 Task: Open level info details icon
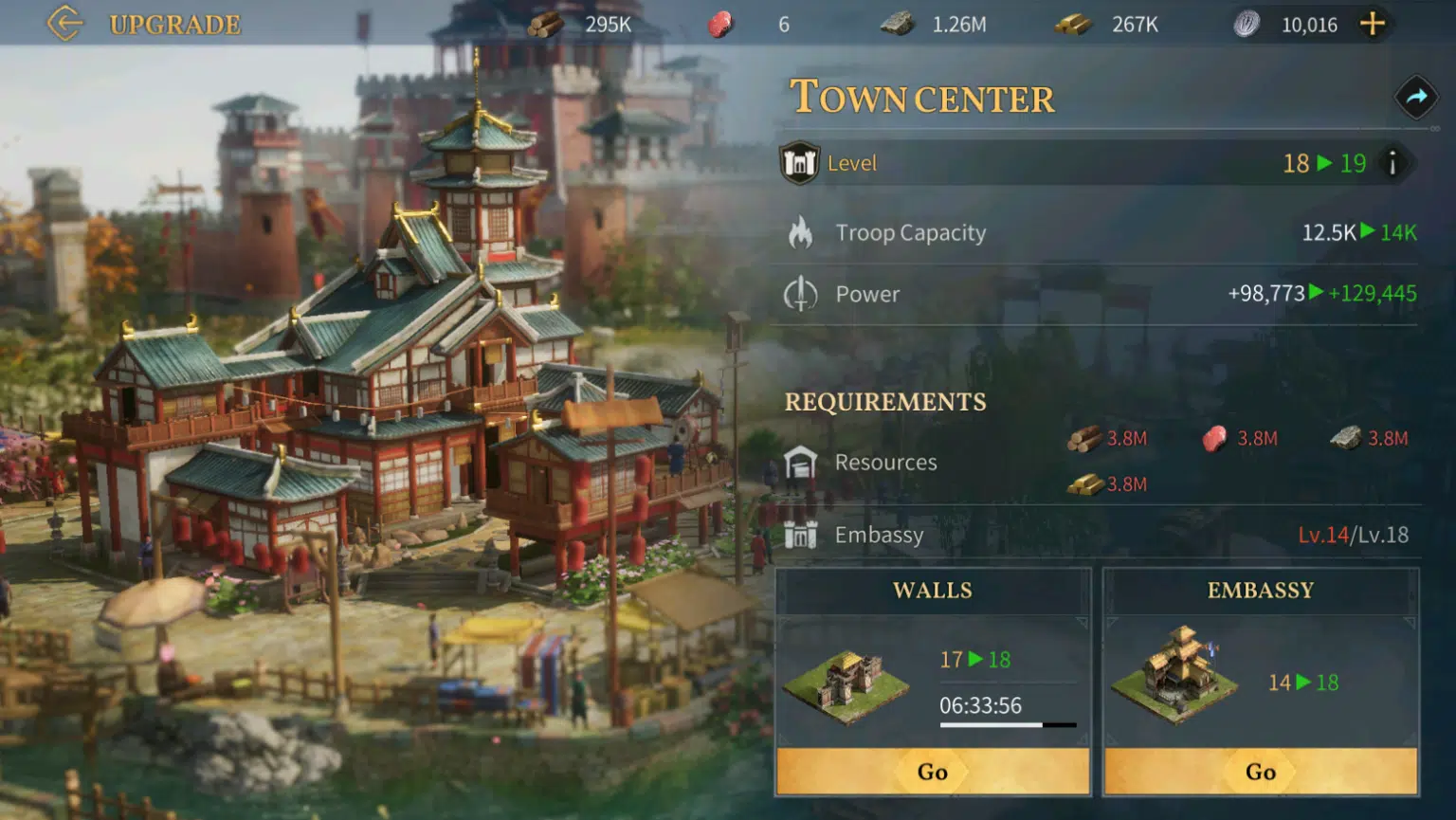(1392, 163)
